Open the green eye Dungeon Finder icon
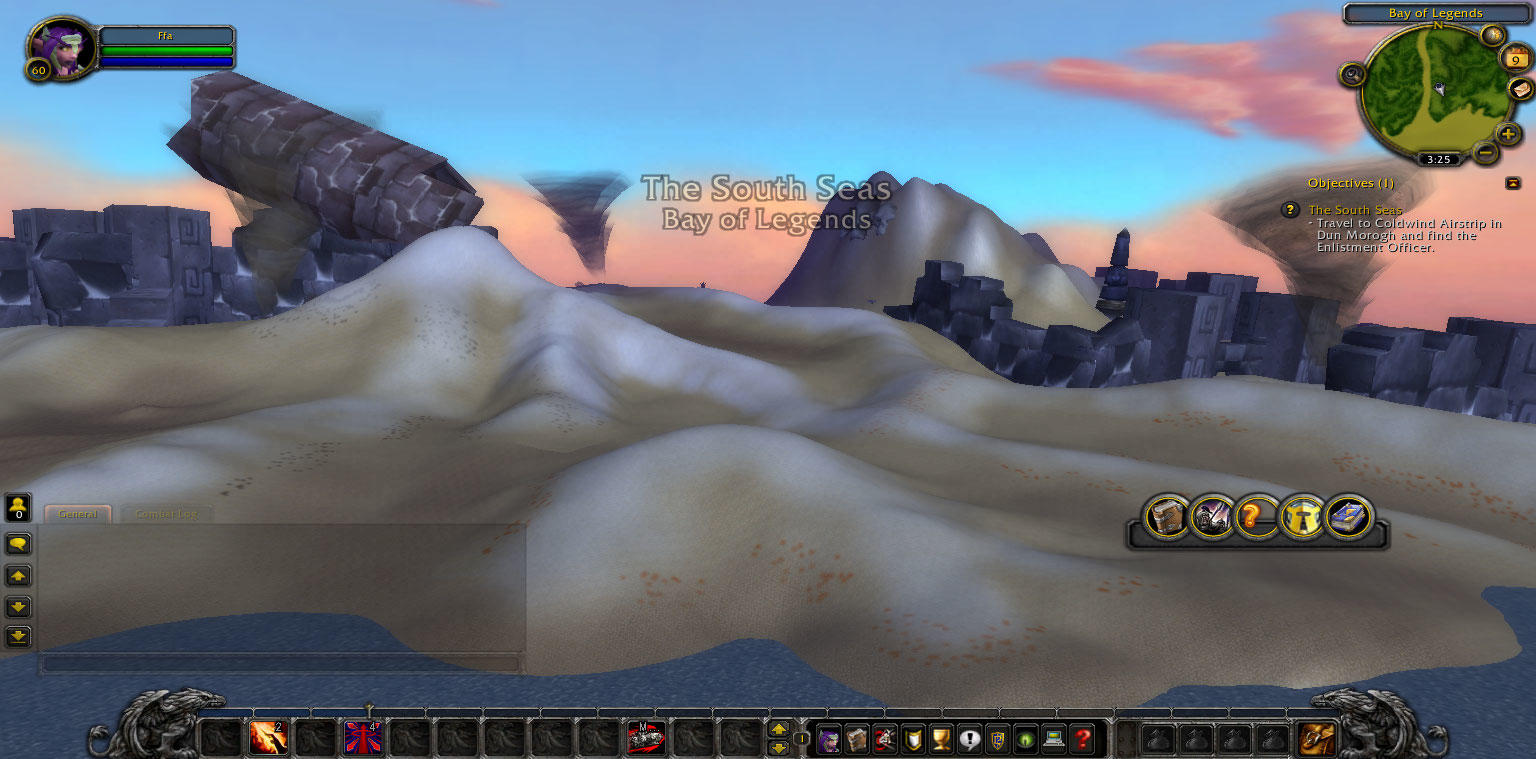The image size is (1536, 759). pos(1023,738)
